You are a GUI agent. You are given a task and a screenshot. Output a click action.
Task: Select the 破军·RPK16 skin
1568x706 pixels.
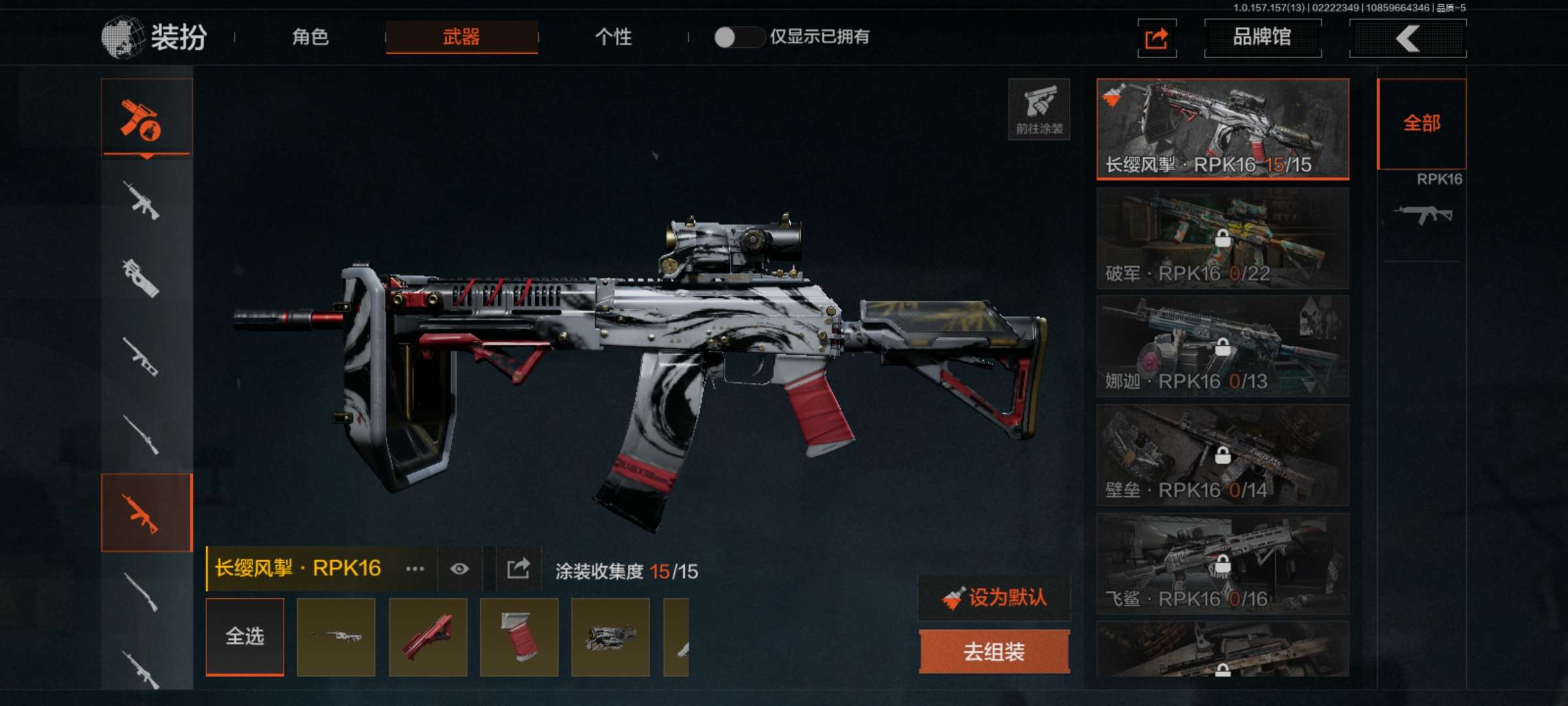coord(1222,239)
